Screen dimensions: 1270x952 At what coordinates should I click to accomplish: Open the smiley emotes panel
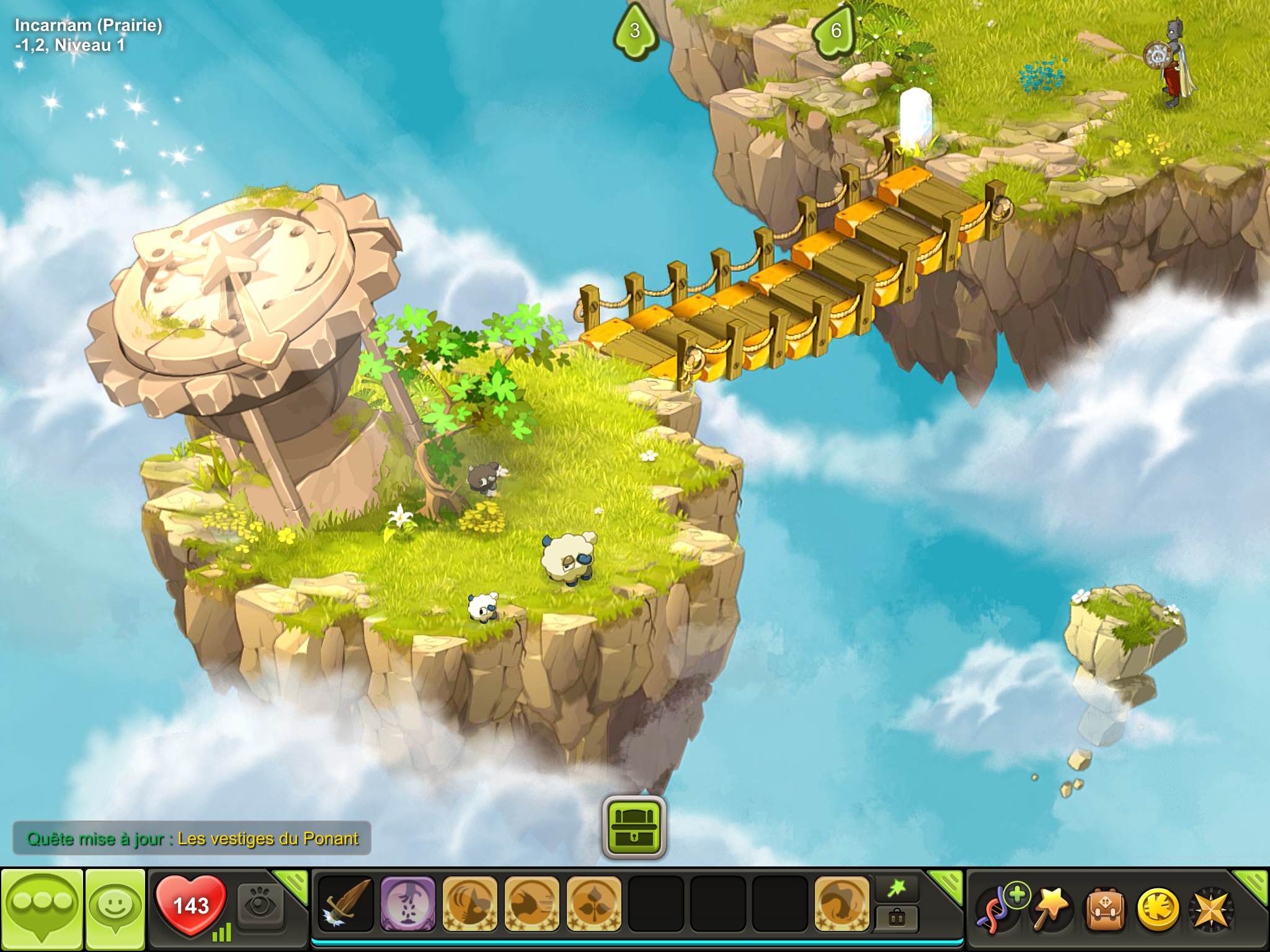click(115, 909)
